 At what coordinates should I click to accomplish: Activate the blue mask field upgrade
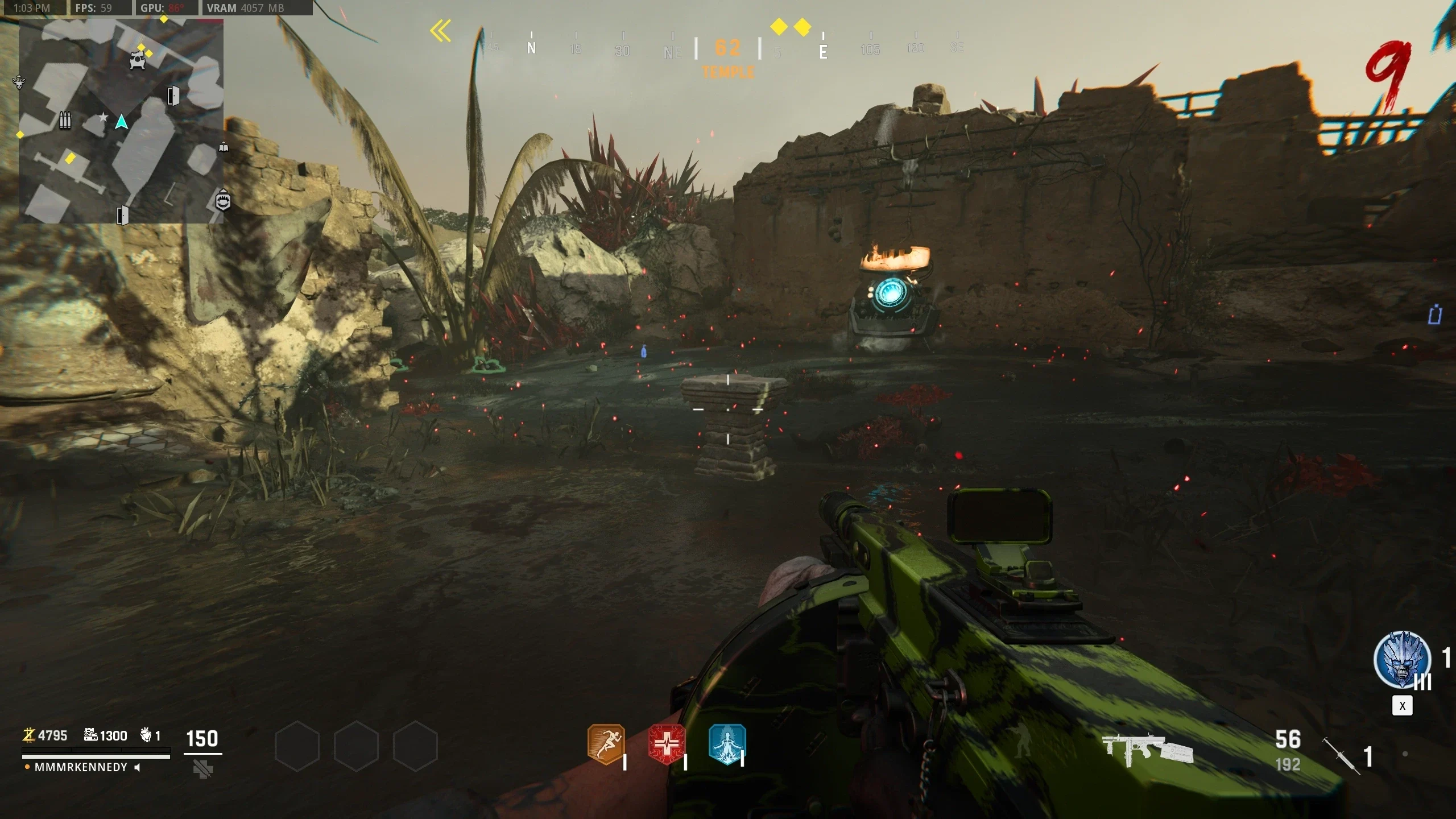point(1402,660)
